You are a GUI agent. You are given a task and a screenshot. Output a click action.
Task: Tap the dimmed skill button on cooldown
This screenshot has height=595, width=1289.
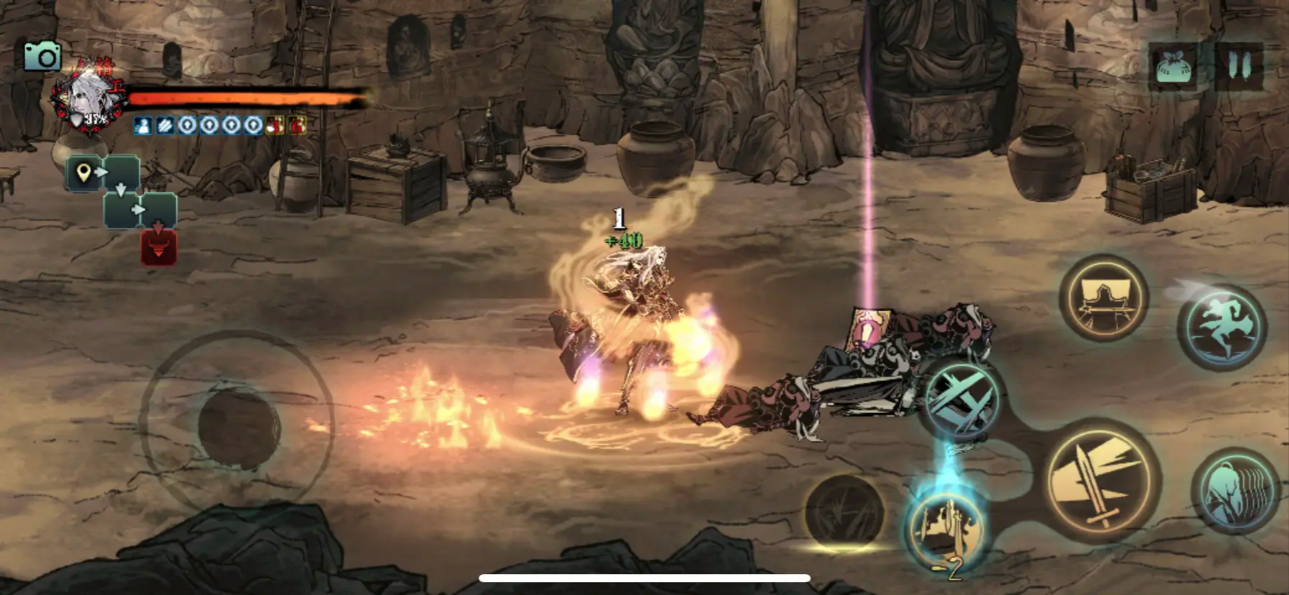click(845, 512)
